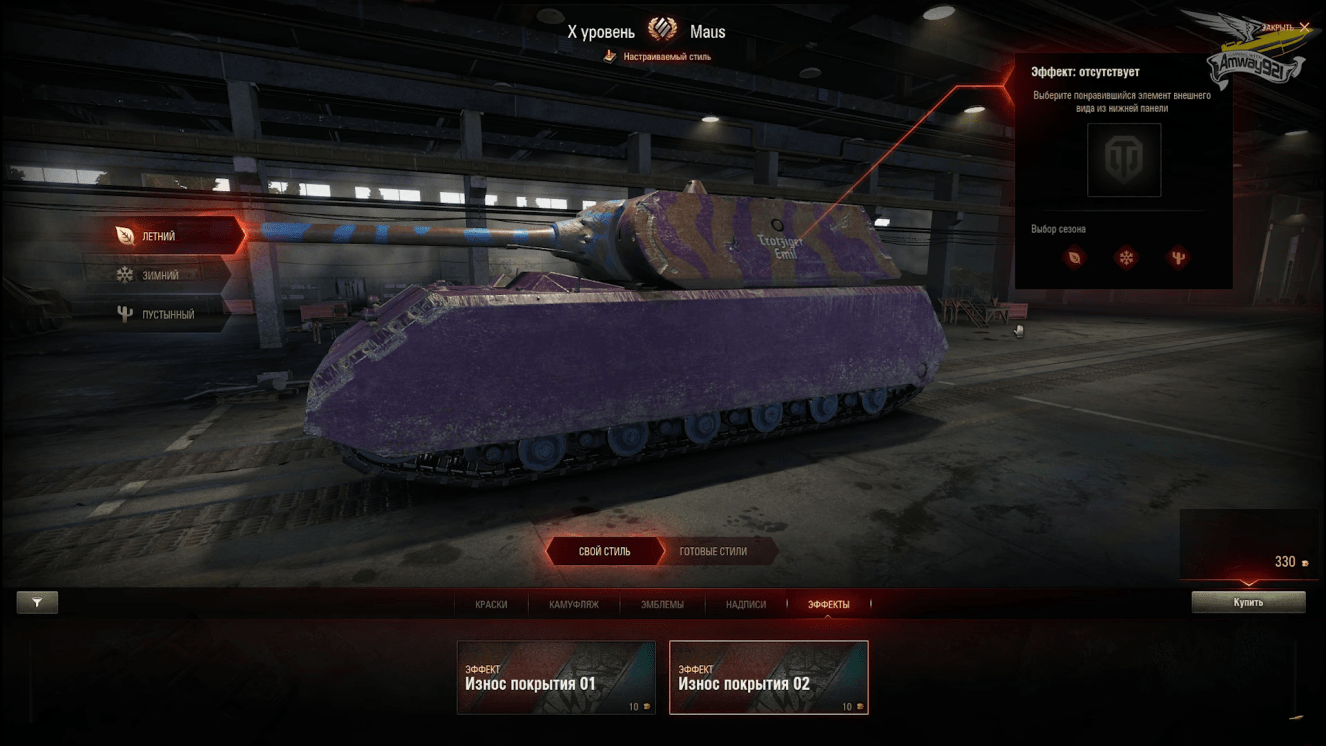This screenshot has height=746, width=1326.
Task: Show the Эмблемы tab
Action: click(662, 604)
